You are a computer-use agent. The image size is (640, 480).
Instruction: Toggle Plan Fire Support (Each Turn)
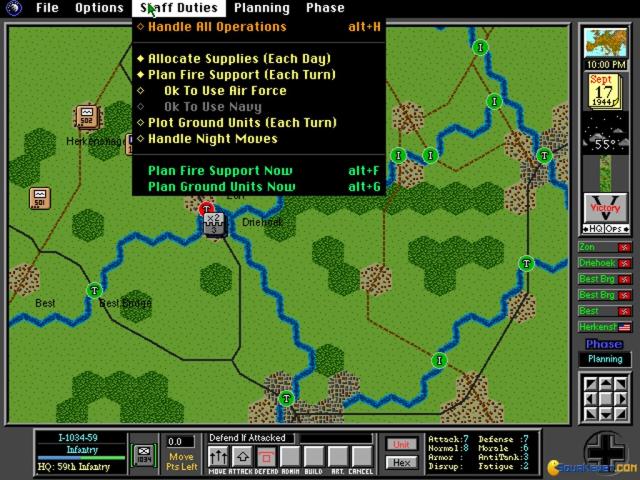[241, 75]
